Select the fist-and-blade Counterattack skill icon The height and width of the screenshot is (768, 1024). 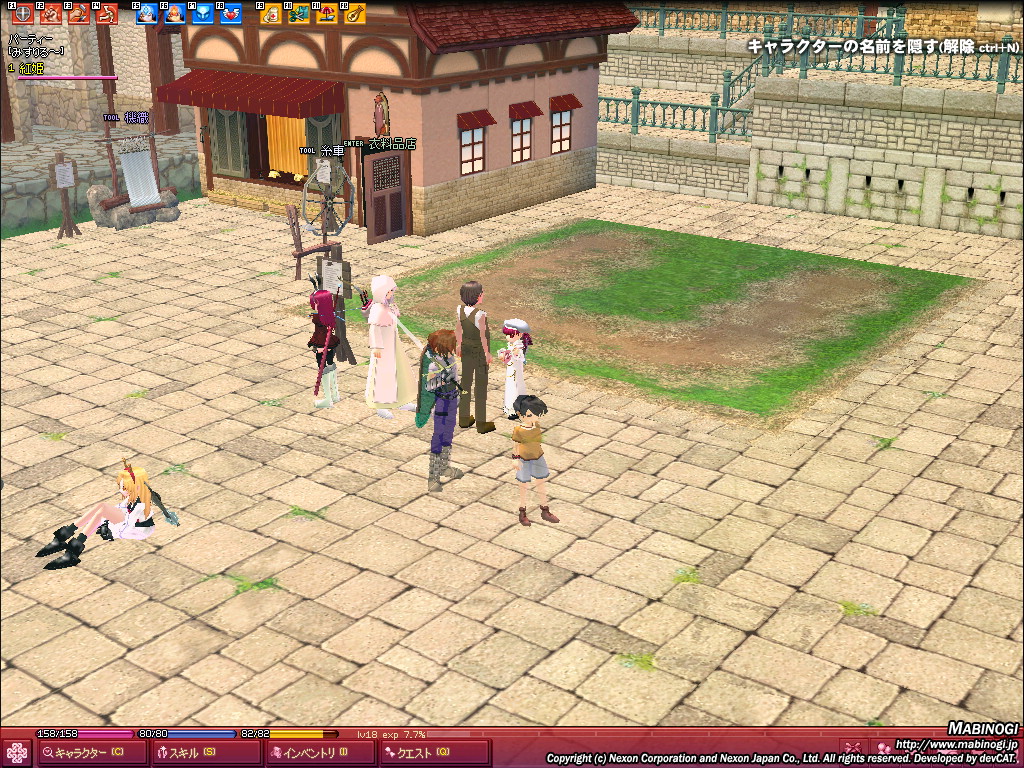point(78,14)
